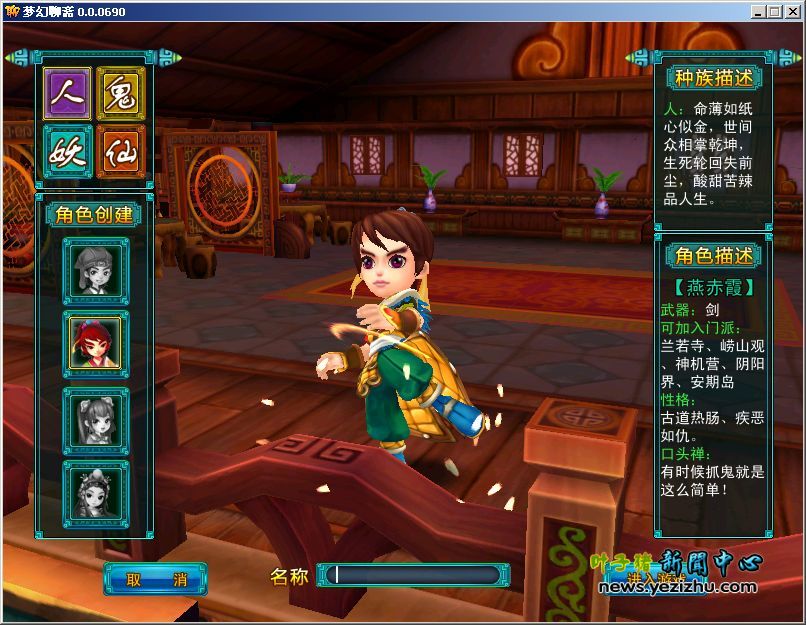The image size is (806, 625).
Task: Click the 取消 (Cancel) button
Action: 155,579
